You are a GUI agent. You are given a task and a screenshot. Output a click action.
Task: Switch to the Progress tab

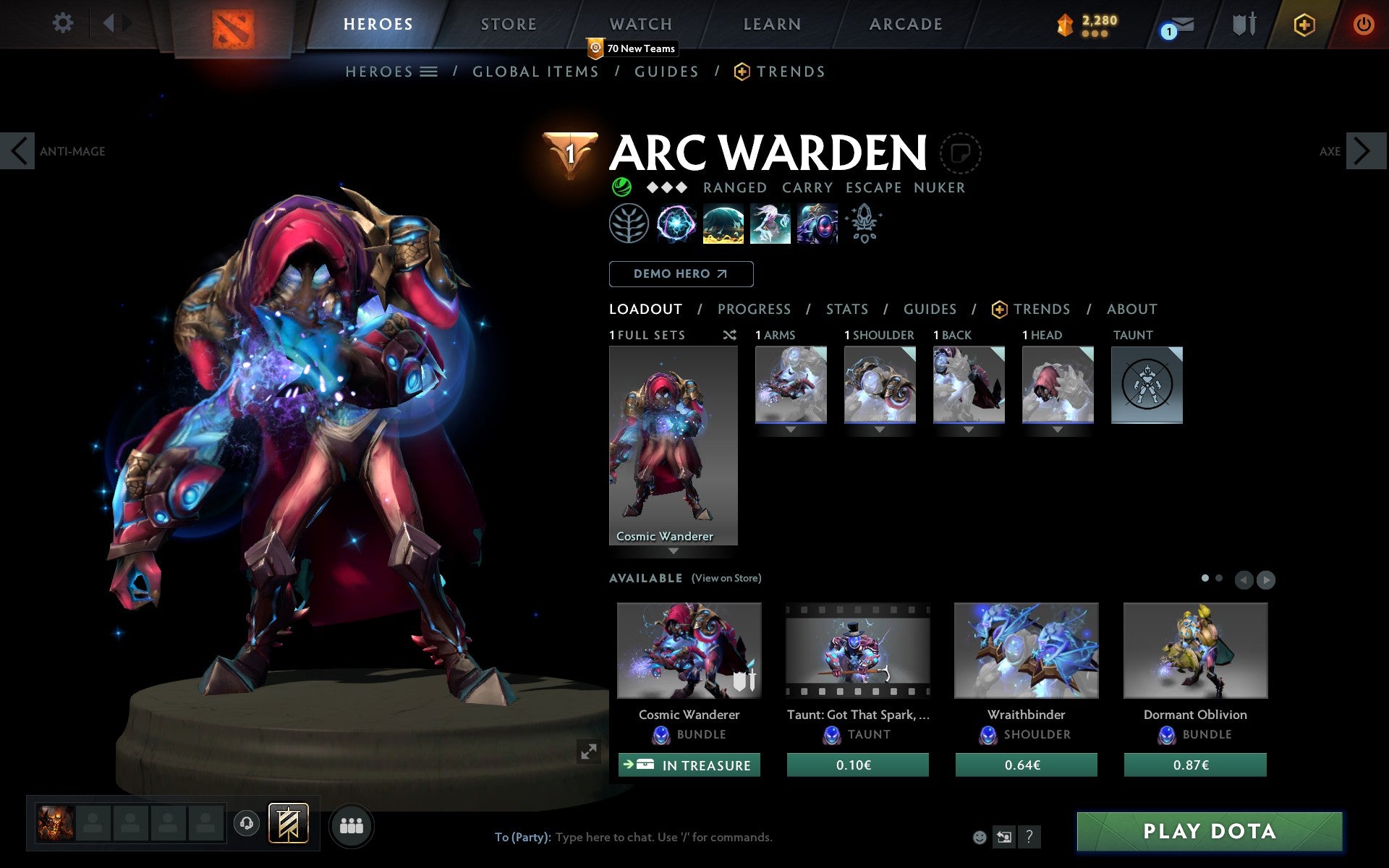pyautogui.click(x=754, y=309)
